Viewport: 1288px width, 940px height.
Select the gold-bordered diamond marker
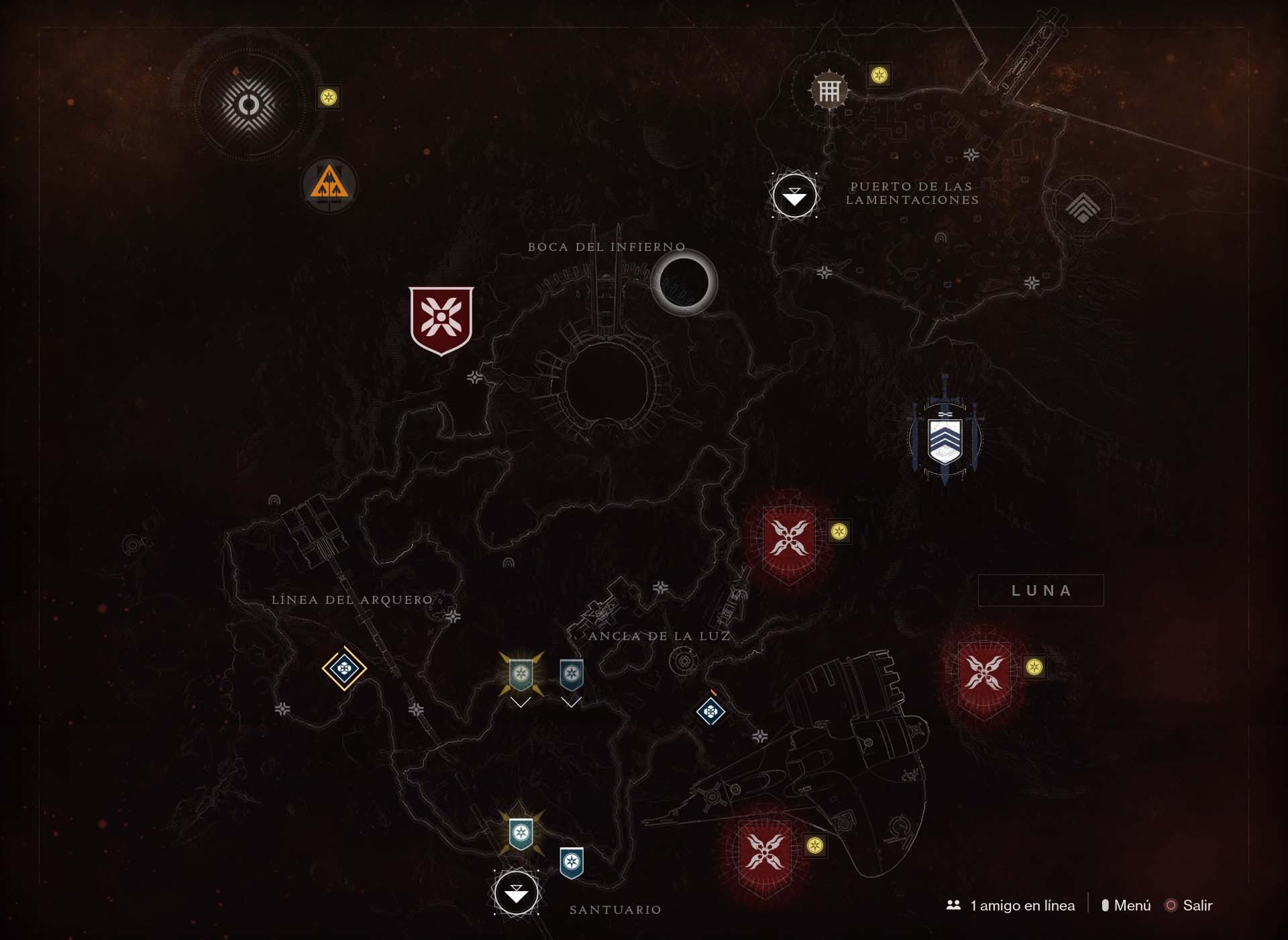tap(344, 668)
